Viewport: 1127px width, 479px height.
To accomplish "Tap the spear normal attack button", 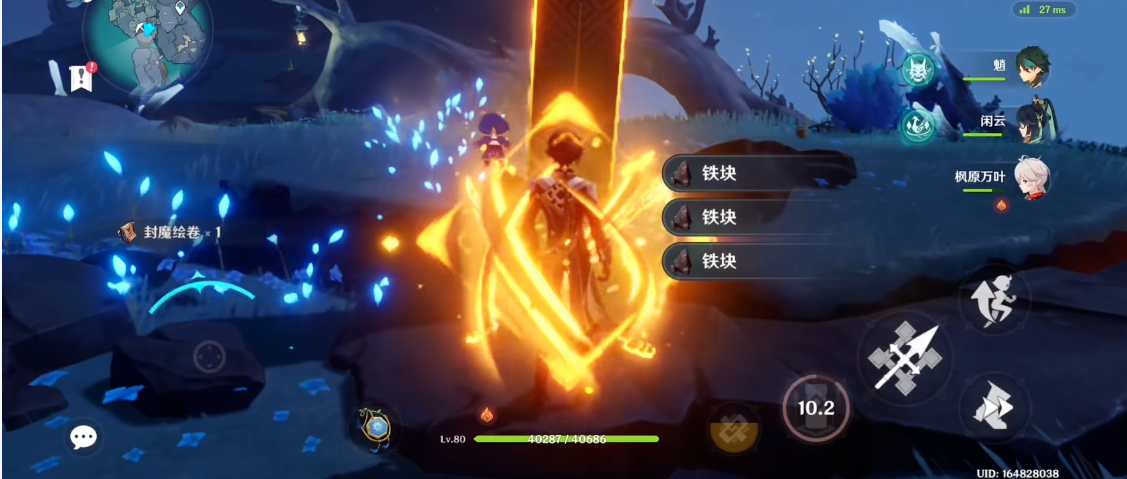I will pyautogui.click(x=903, y=357).
